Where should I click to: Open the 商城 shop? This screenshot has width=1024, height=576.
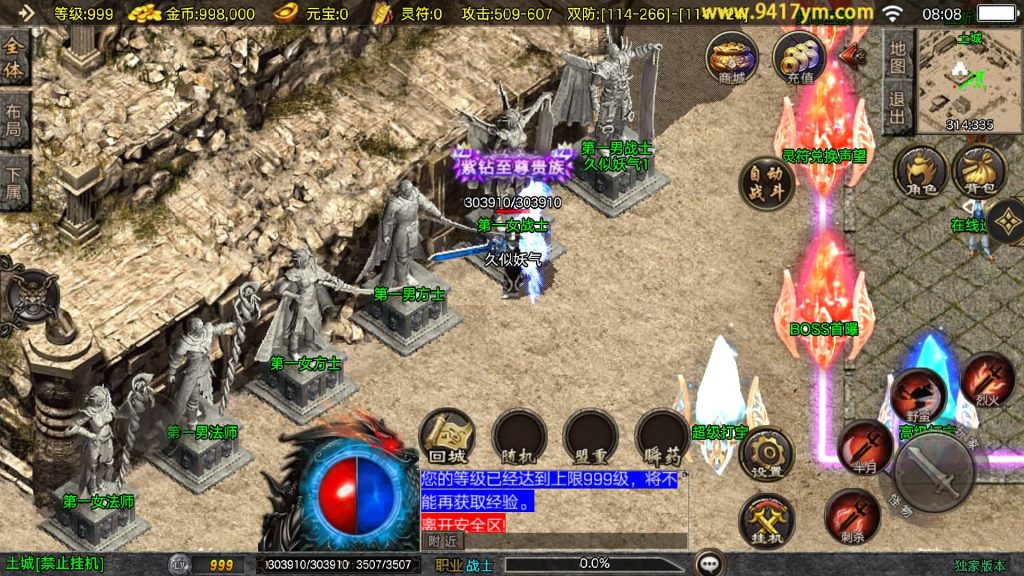(x=732, y=57)
